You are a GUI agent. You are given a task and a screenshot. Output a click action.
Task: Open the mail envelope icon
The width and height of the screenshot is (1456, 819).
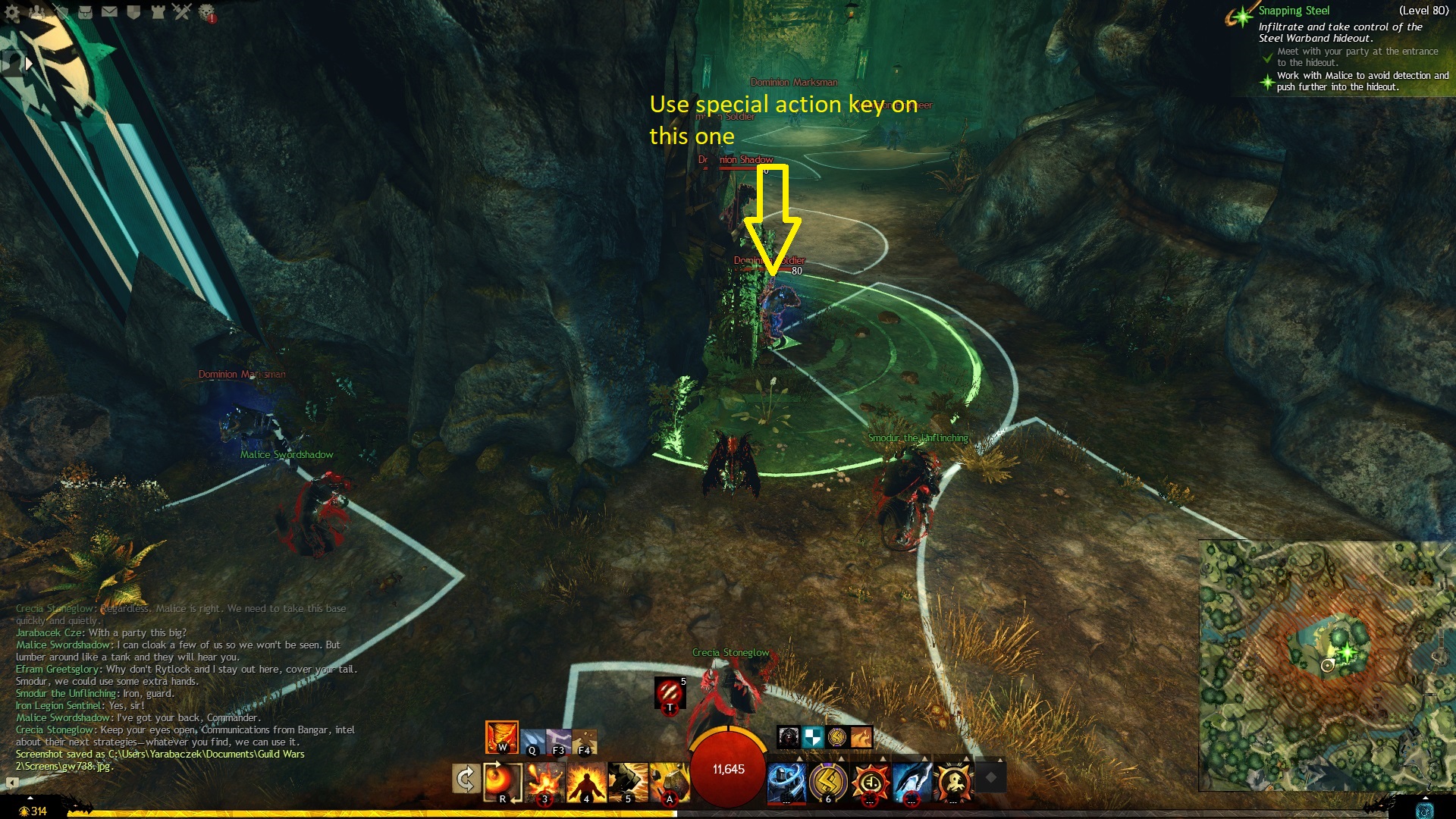point(109,12)
